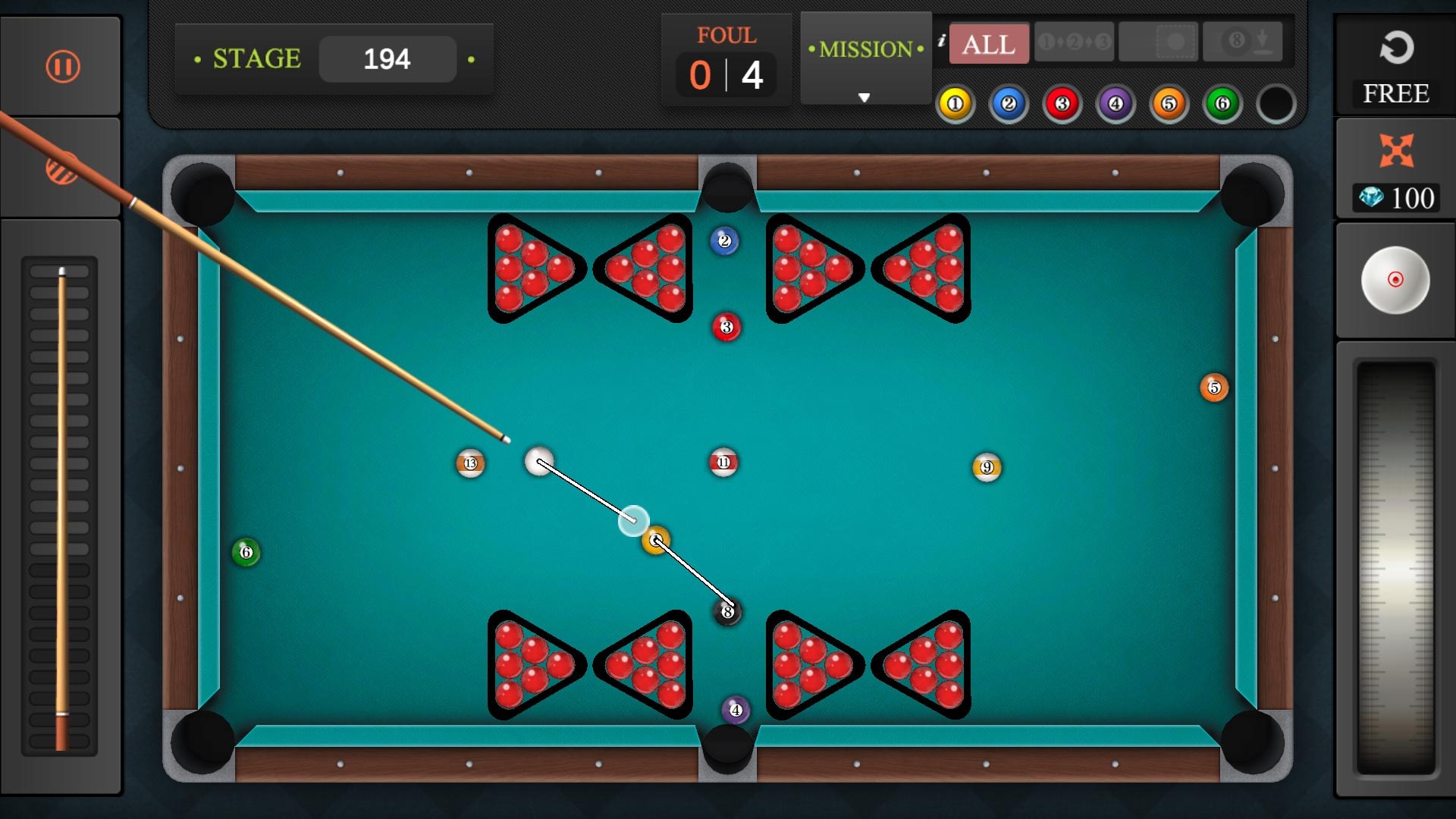Click the white cue ball on the table
This screenshot has height=819, width=1456.
(539, 463)
